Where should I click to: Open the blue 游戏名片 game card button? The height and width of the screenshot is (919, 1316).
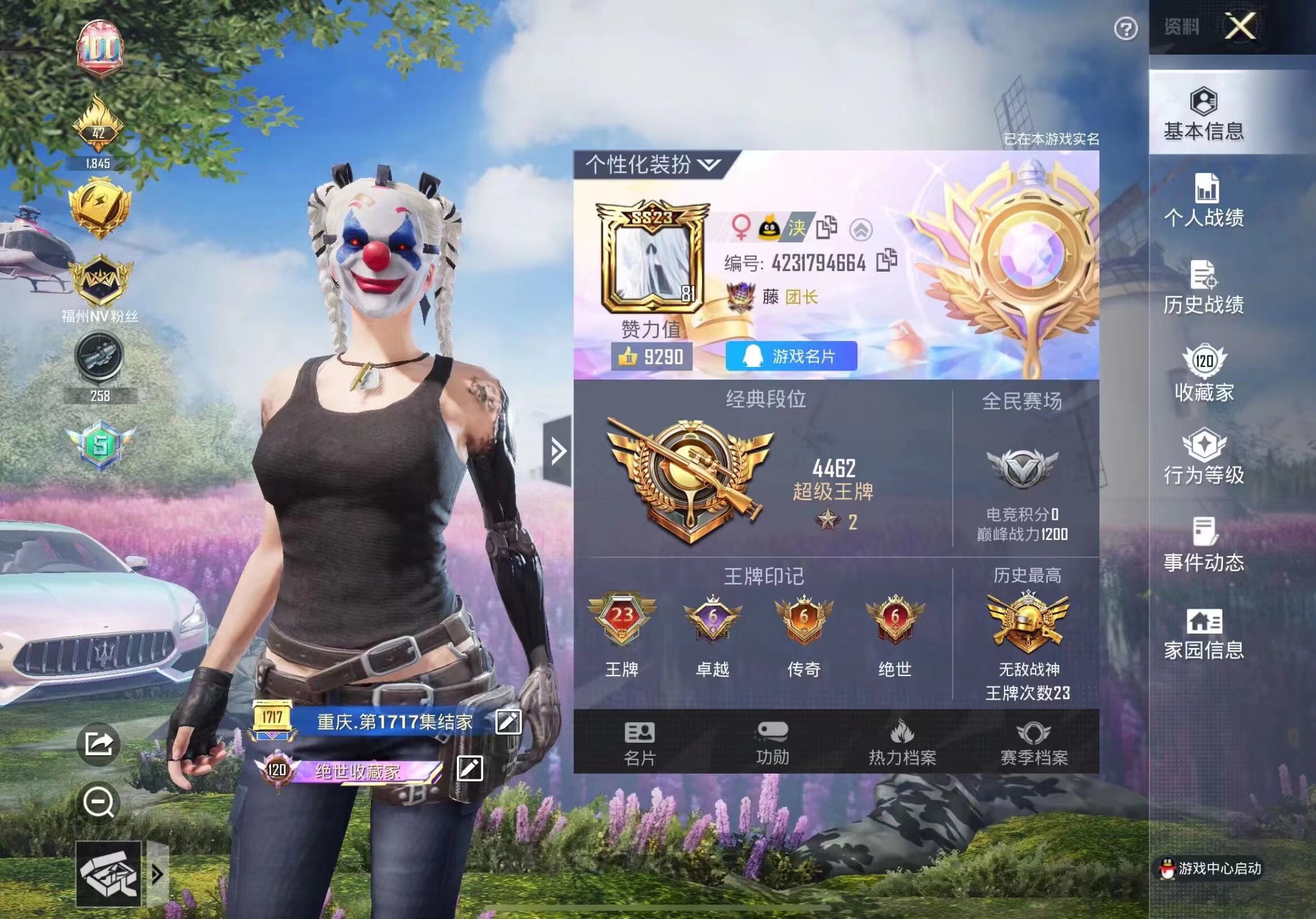tap(791, 357)
